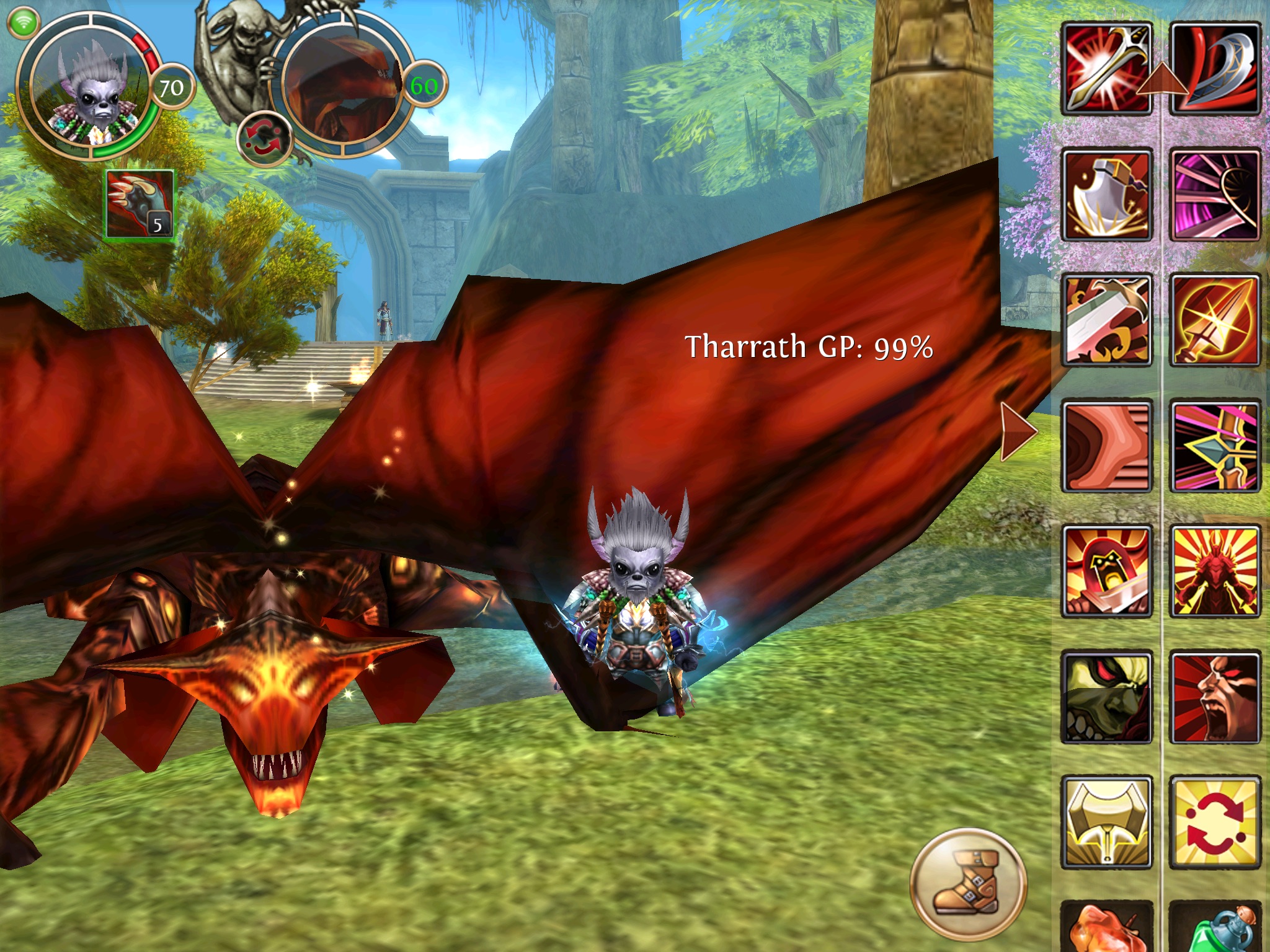Viewport: 1270px width, 952px height.
Task: Select the red dragon target portrait
Action: click(341, 87)
